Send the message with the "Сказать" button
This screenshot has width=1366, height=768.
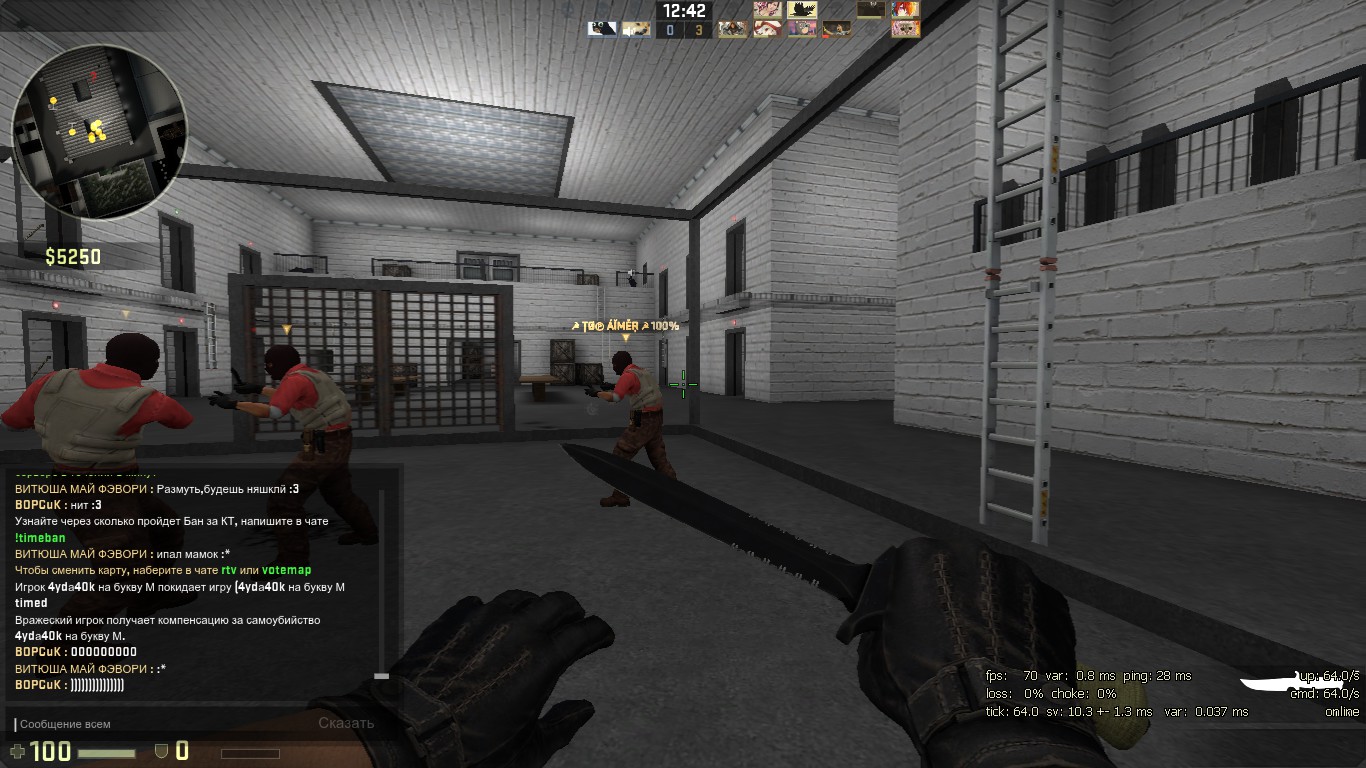pyautogui.click(x=346, y=723)
